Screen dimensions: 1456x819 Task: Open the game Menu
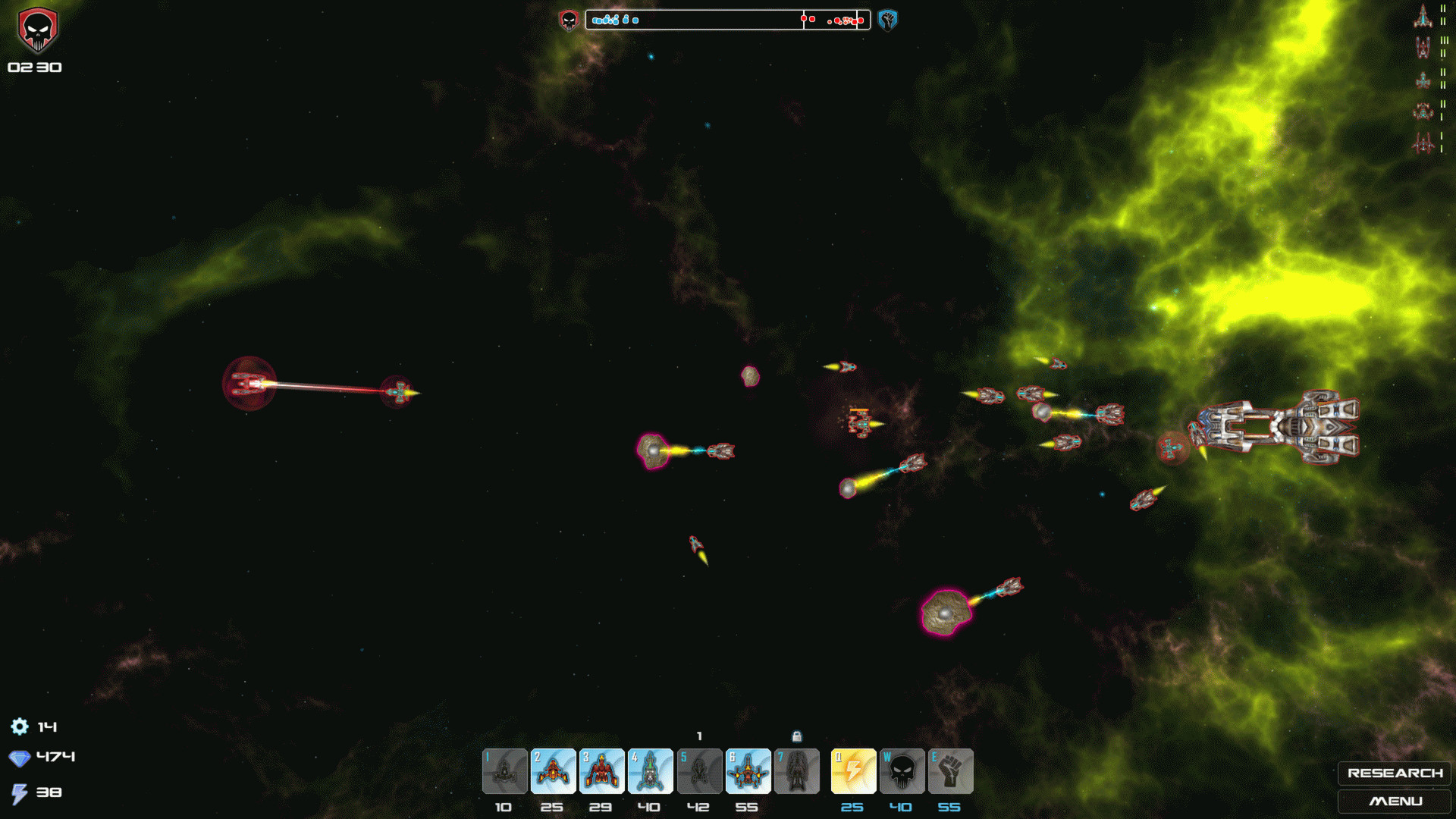point(1394,801)
